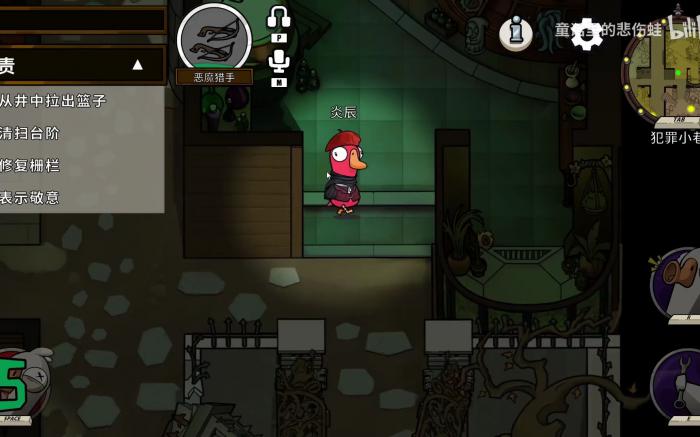Toggle the microphone icon

[x=279, y=62]
